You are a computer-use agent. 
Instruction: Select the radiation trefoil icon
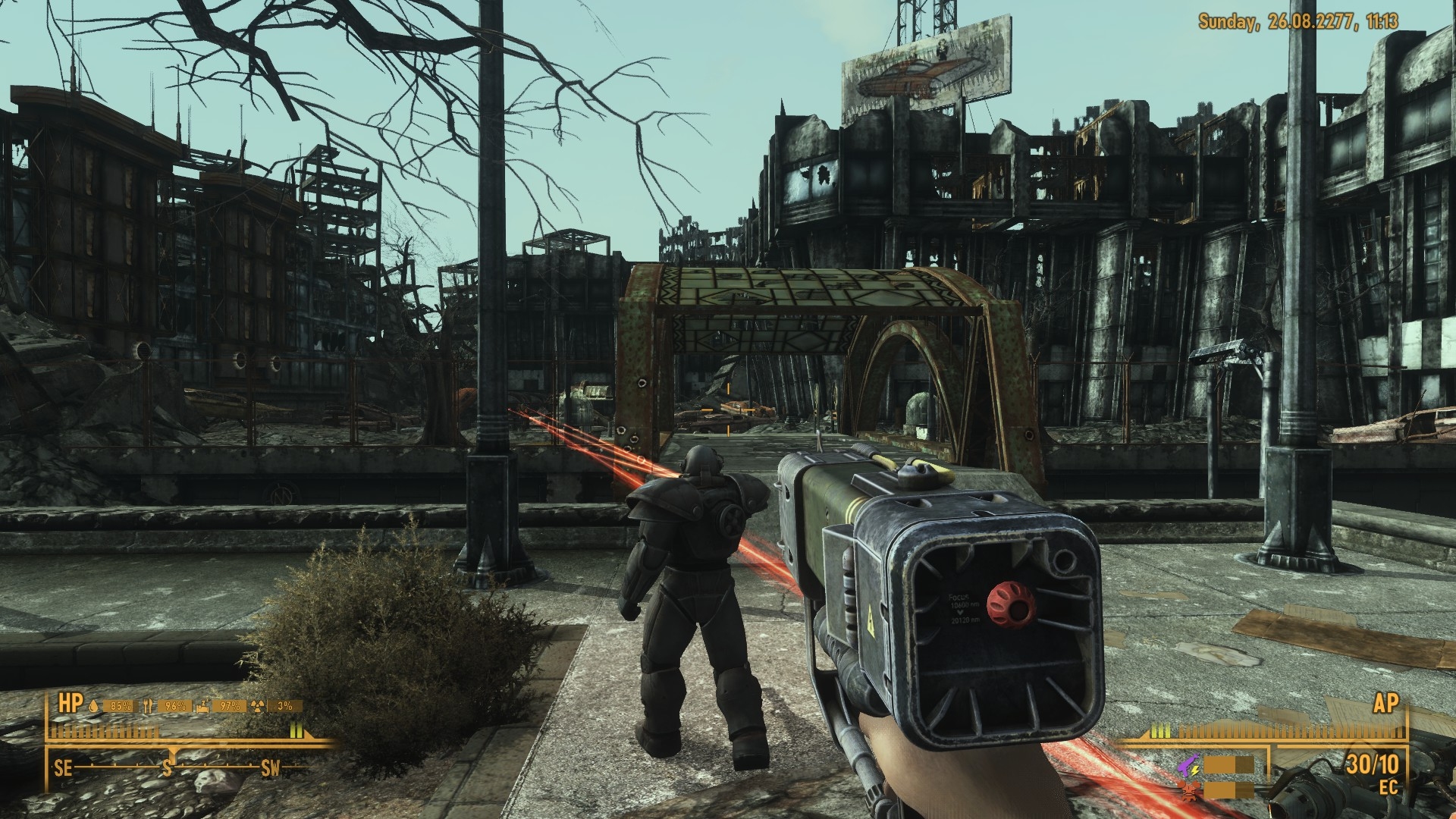click(x=260, y=705)
